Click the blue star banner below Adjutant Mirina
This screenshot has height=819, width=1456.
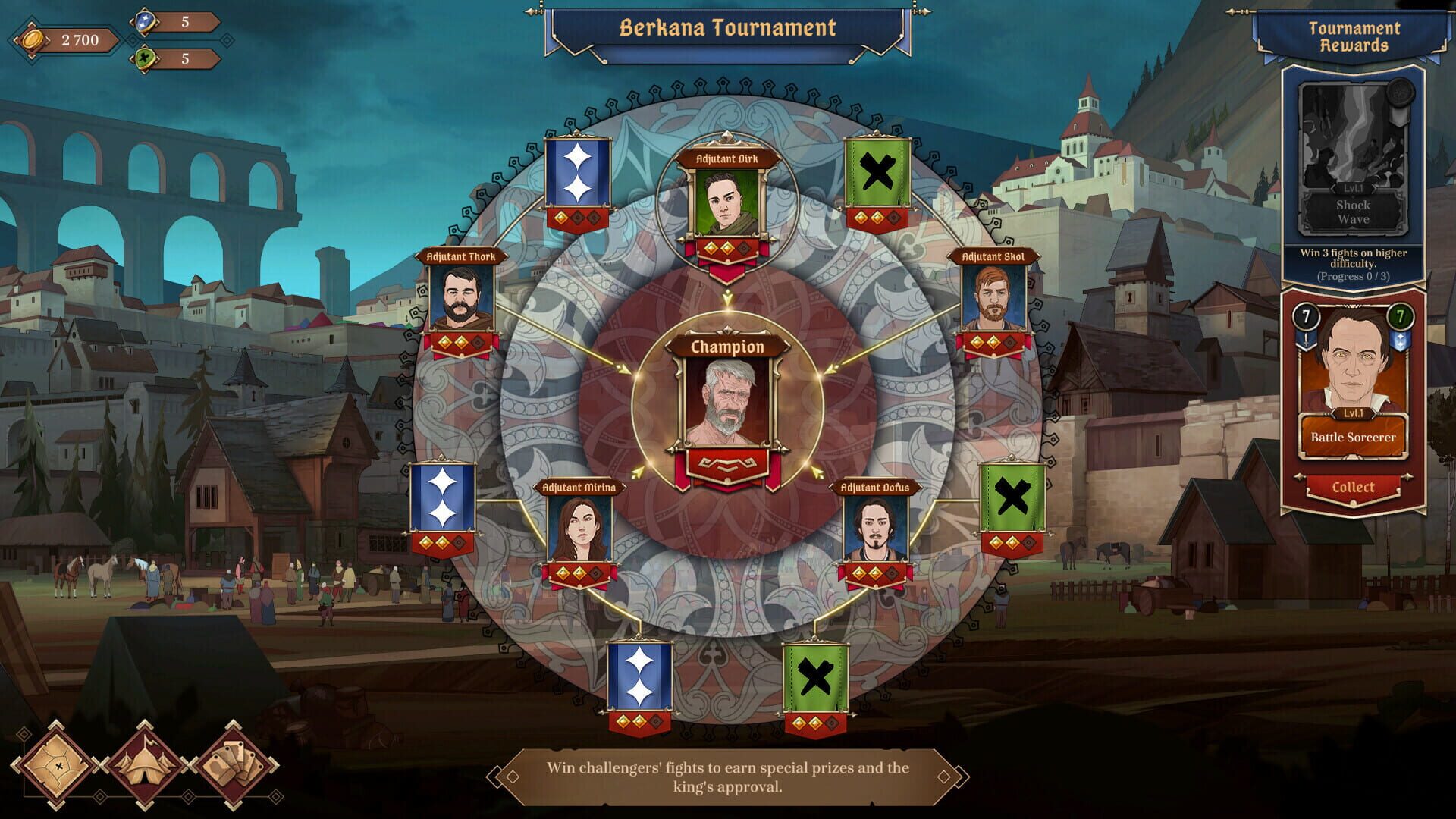coord(639,675)
